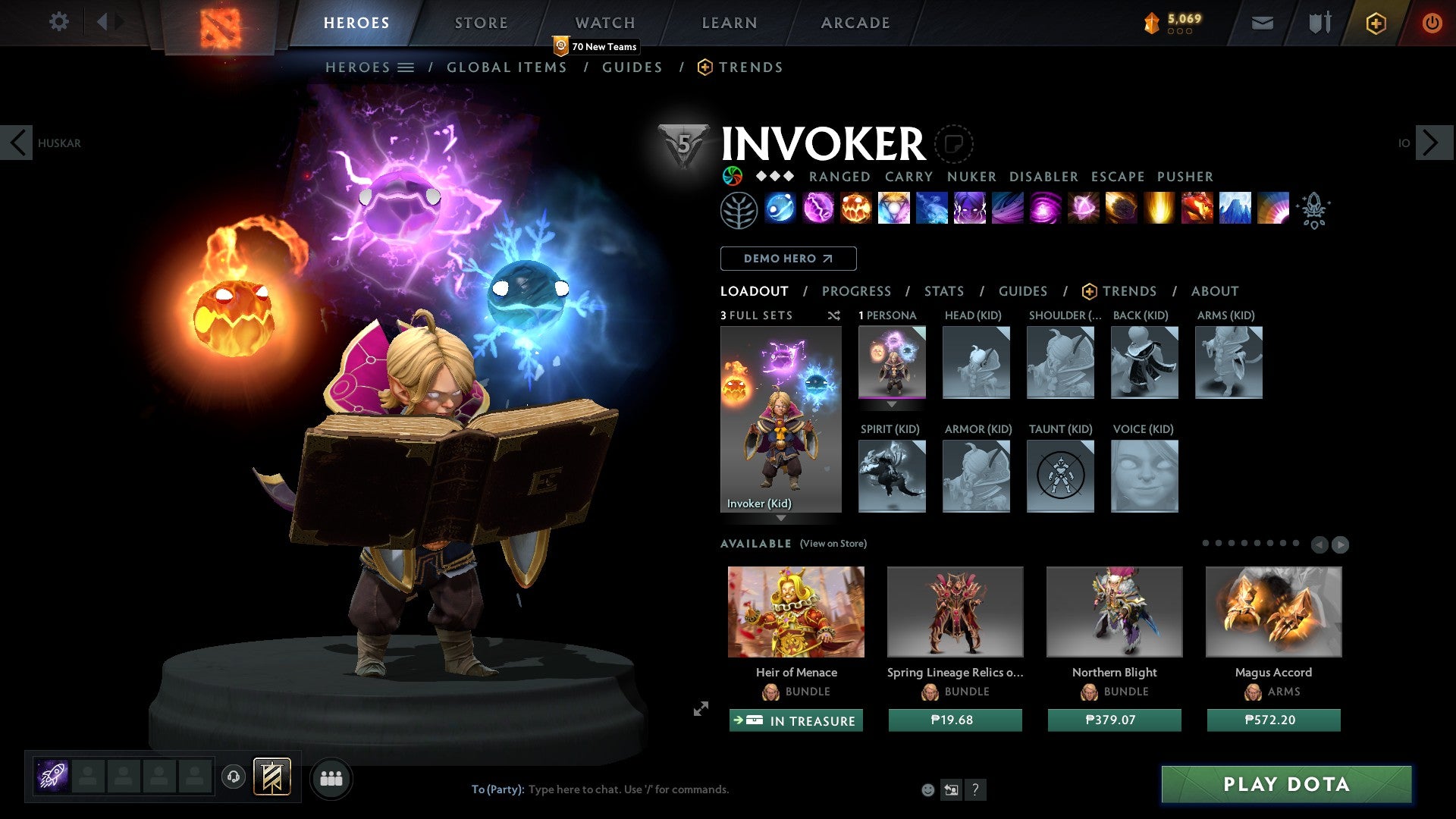This screenshot has width=1456, height=819.
Task: Click the Northern Blight bundle thumbnail
Action: pos(1113,611)
